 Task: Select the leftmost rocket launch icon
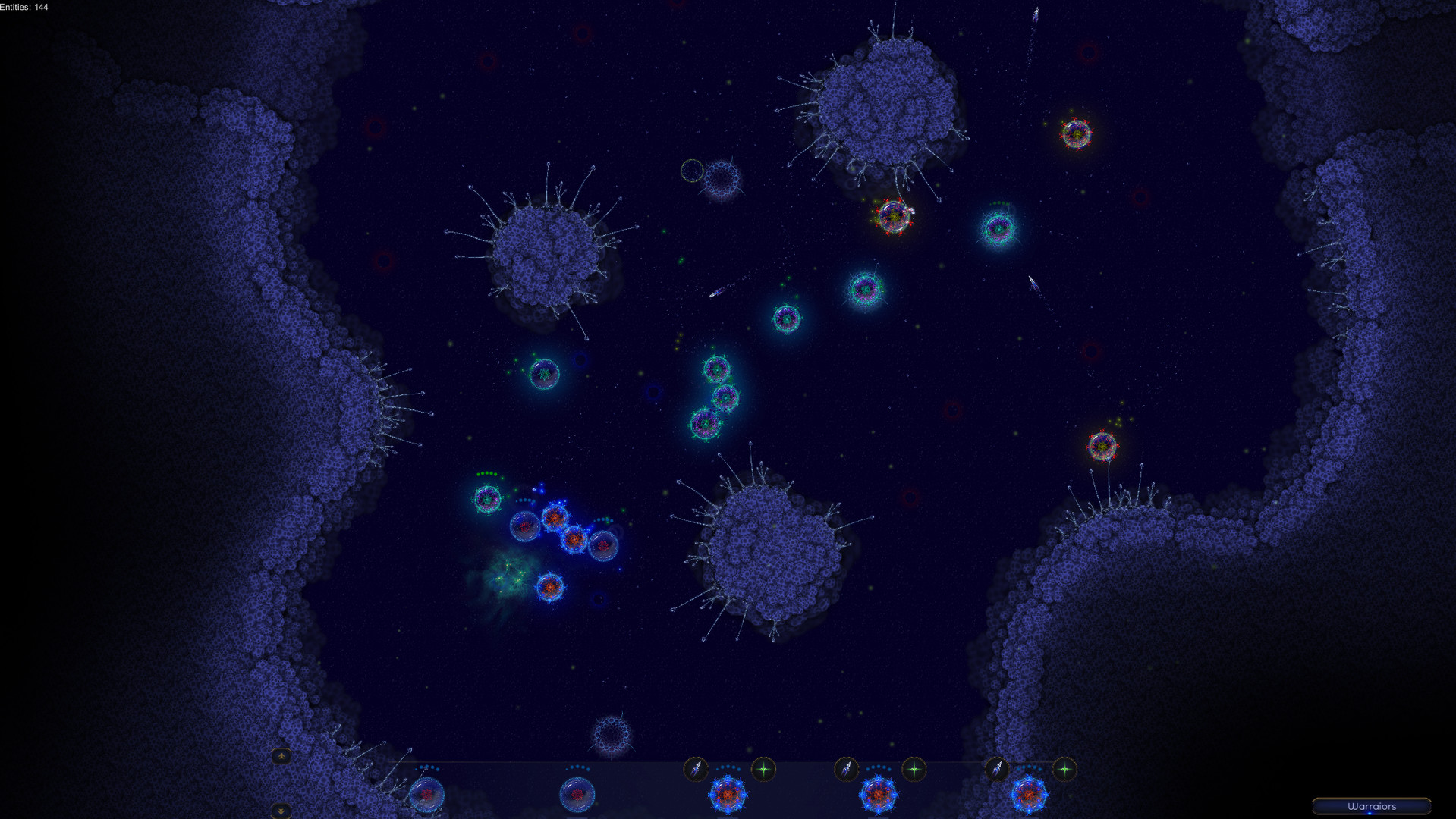tap(695, 767)
